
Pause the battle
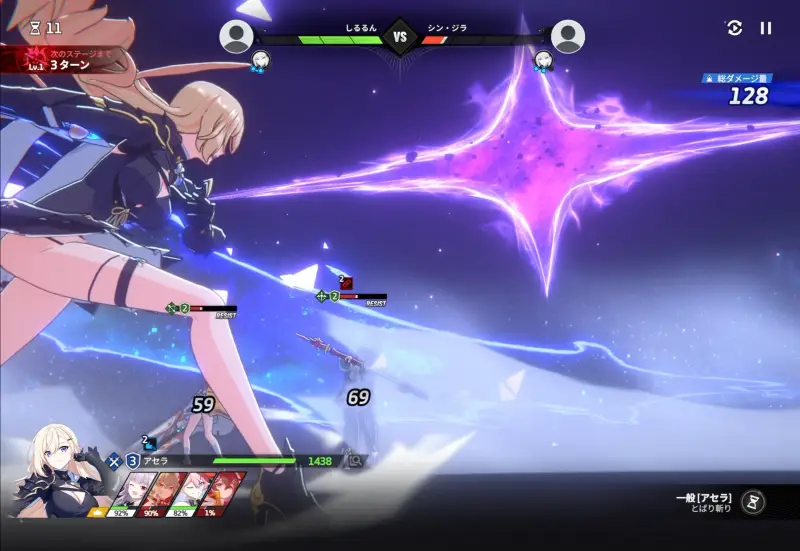[766, 28]
